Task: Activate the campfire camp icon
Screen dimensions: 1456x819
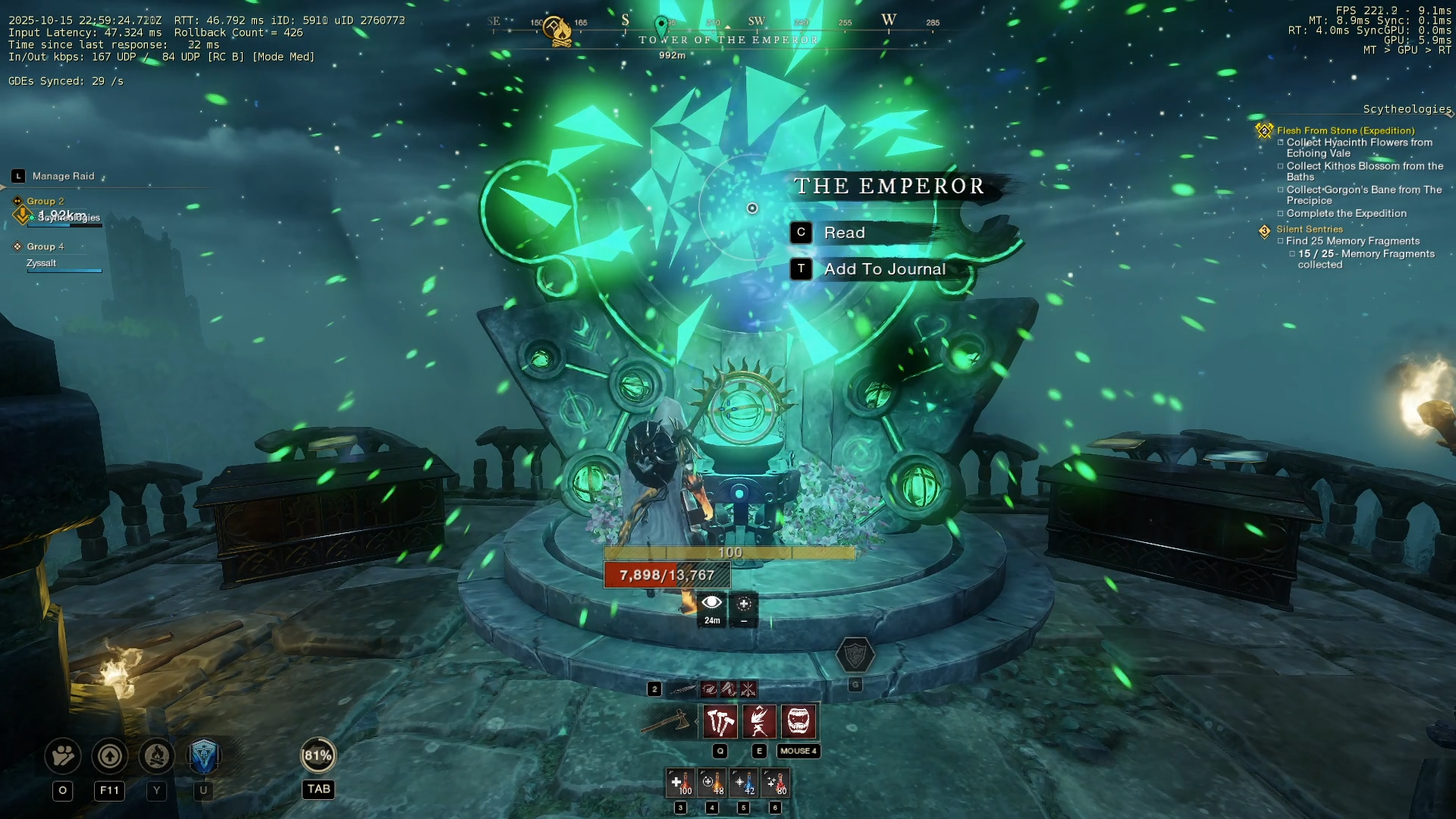Action: tap(157, 756)
